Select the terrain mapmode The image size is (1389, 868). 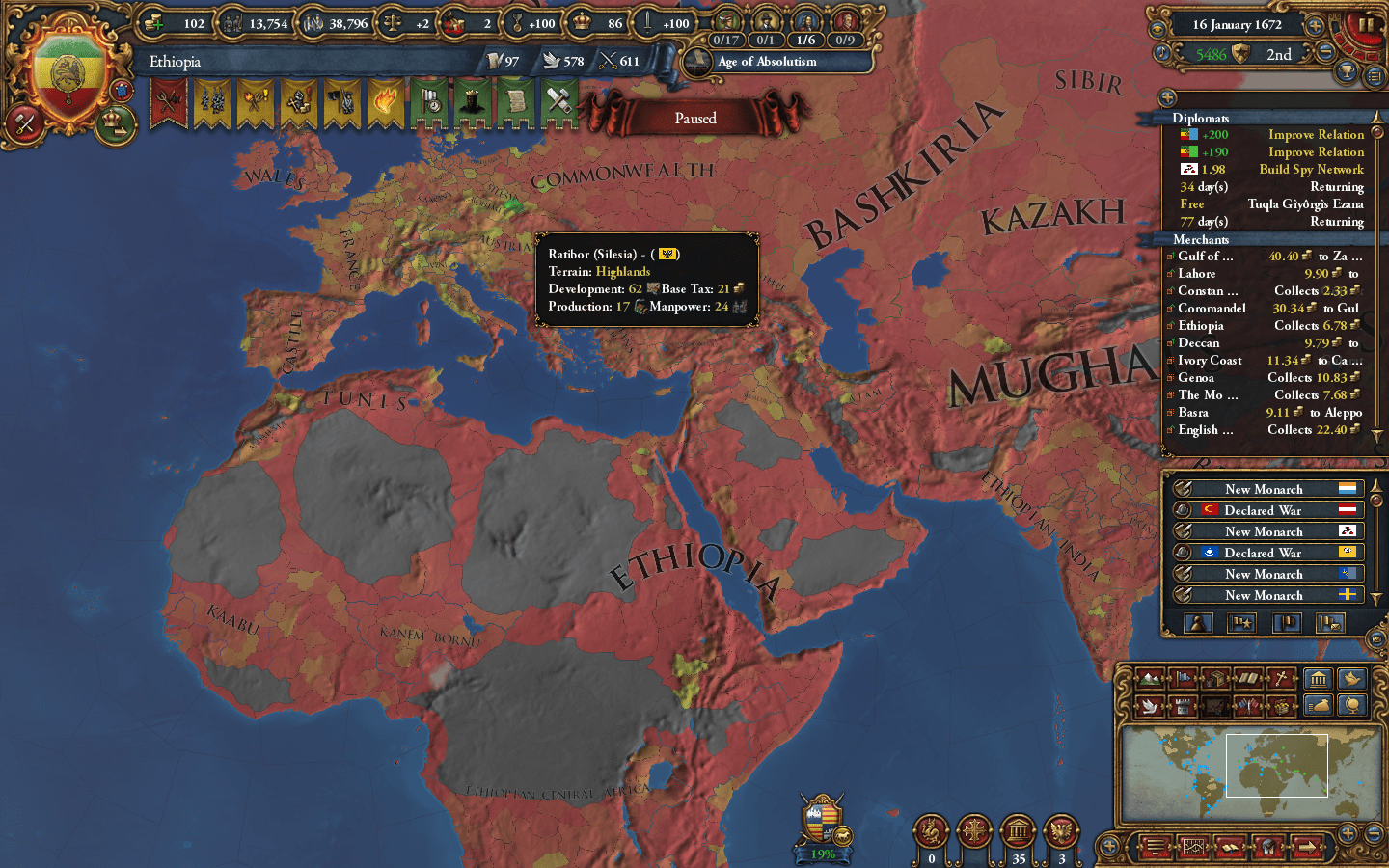(x=1150, y=679)
